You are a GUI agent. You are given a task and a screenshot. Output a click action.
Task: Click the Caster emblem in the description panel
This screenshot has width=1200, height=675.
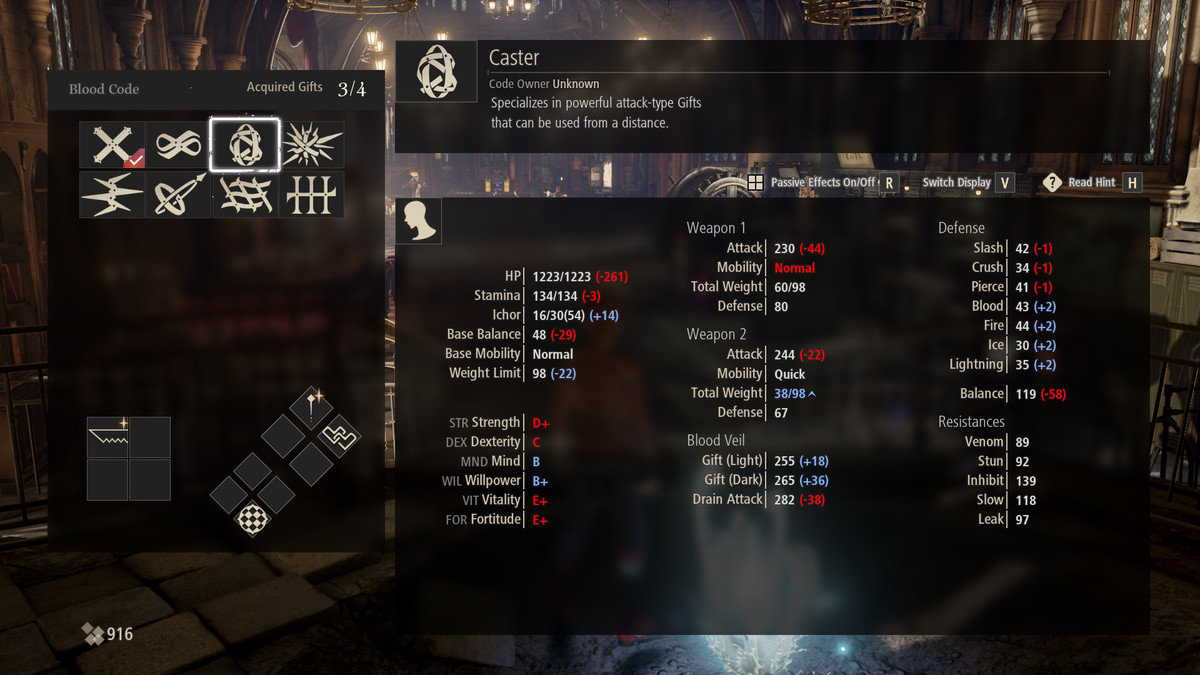436,72
